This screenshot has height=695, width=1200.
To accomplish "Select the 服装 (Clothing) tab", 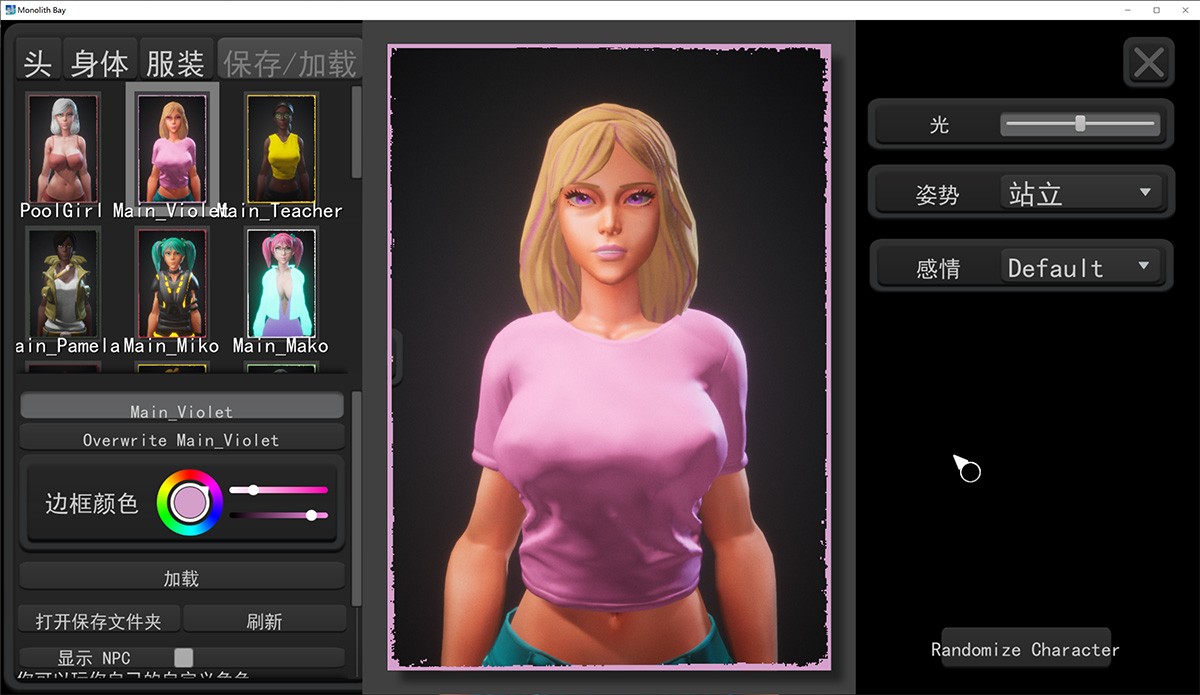I will tap(176, 63).
